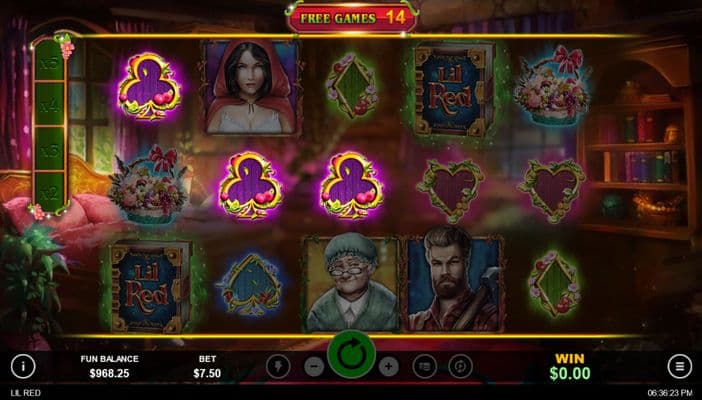Image resolution: width=702 pixels, height=400 pixels.
Task: Activate the autoplay button
Action: click(x=460, y=366)
